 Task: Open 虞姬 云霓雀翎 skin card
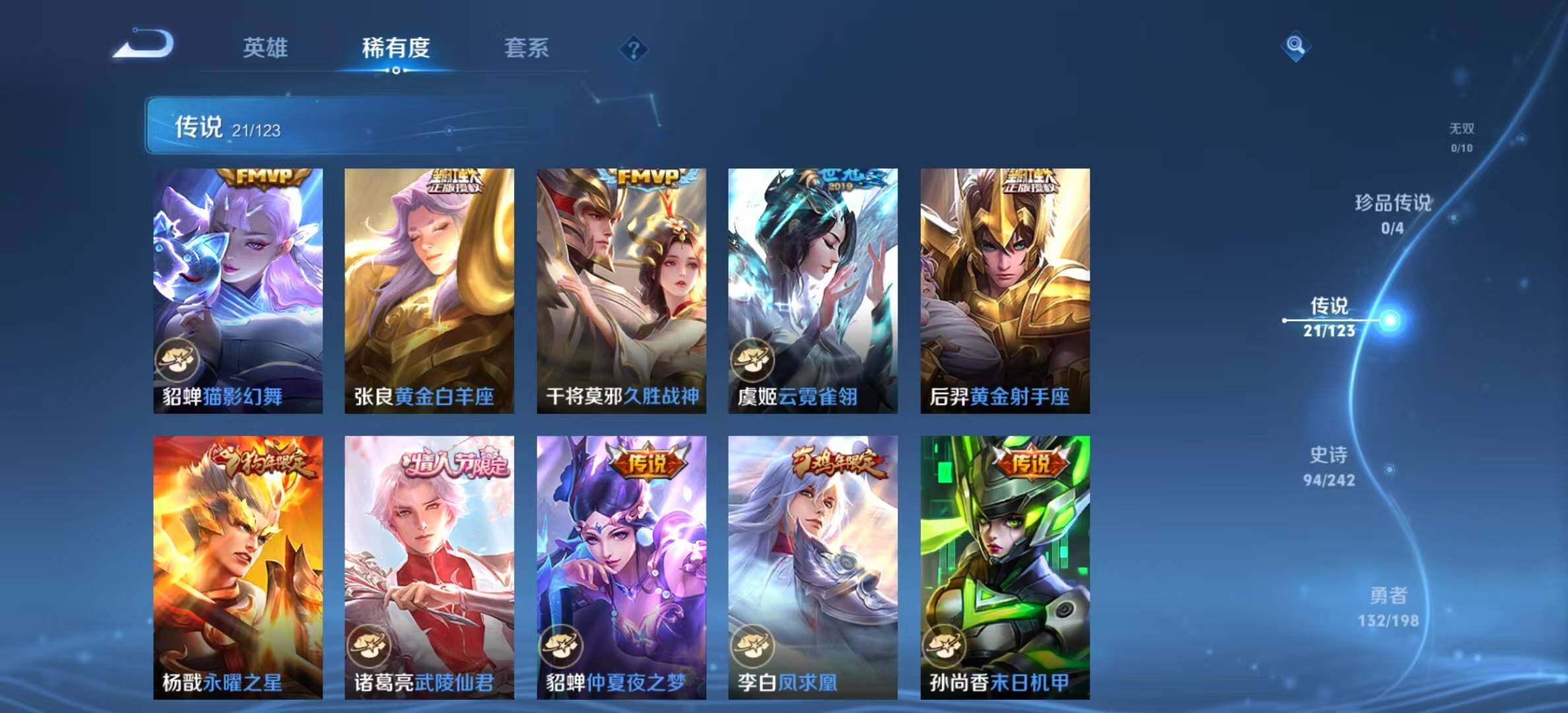[x=812, y=290]
